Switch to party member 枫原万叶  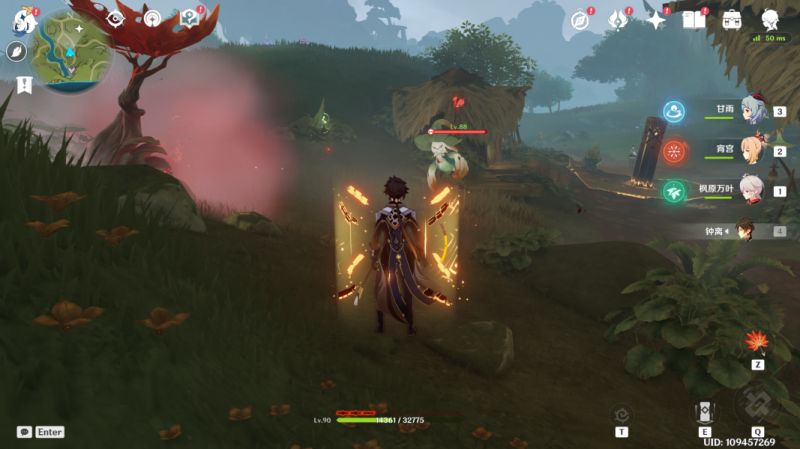(x=752, y=190)
